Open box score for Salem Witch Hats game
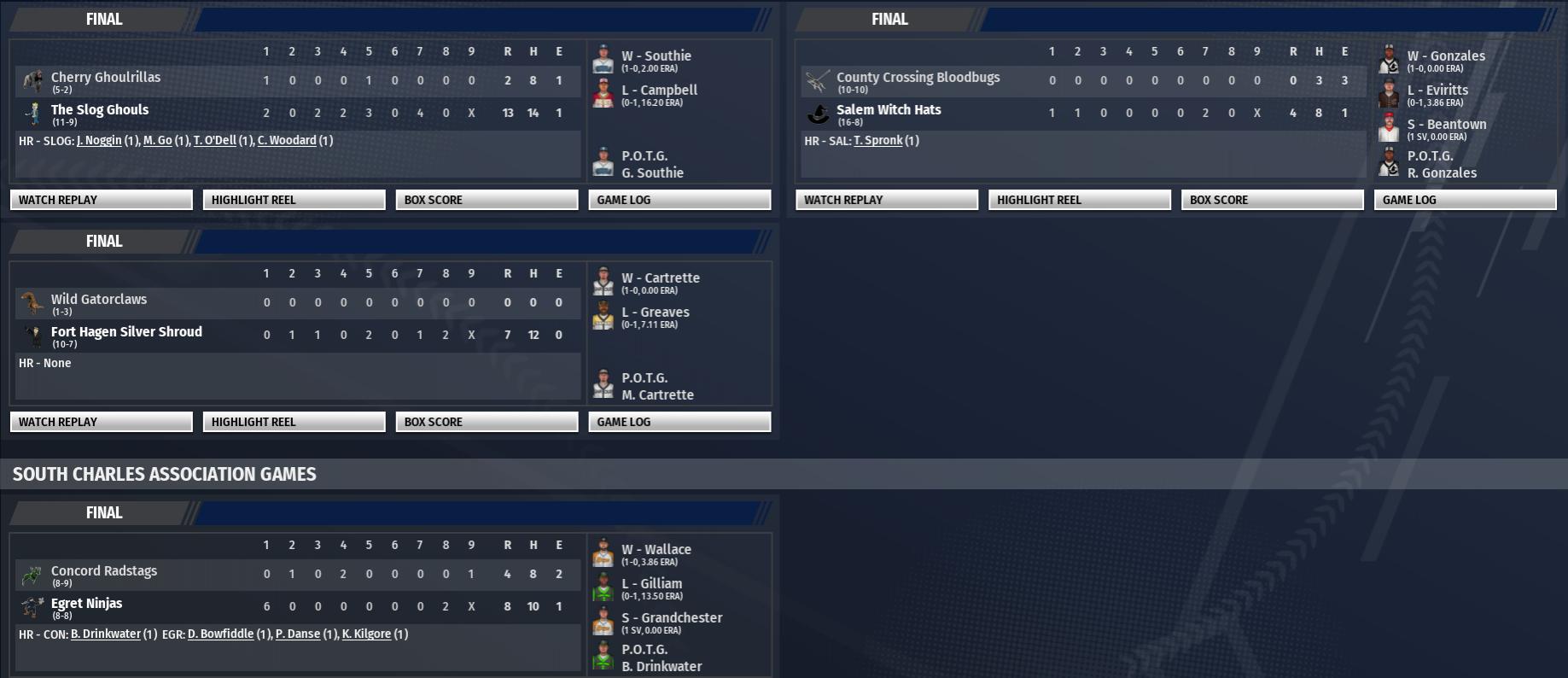 coord(1272,200)
